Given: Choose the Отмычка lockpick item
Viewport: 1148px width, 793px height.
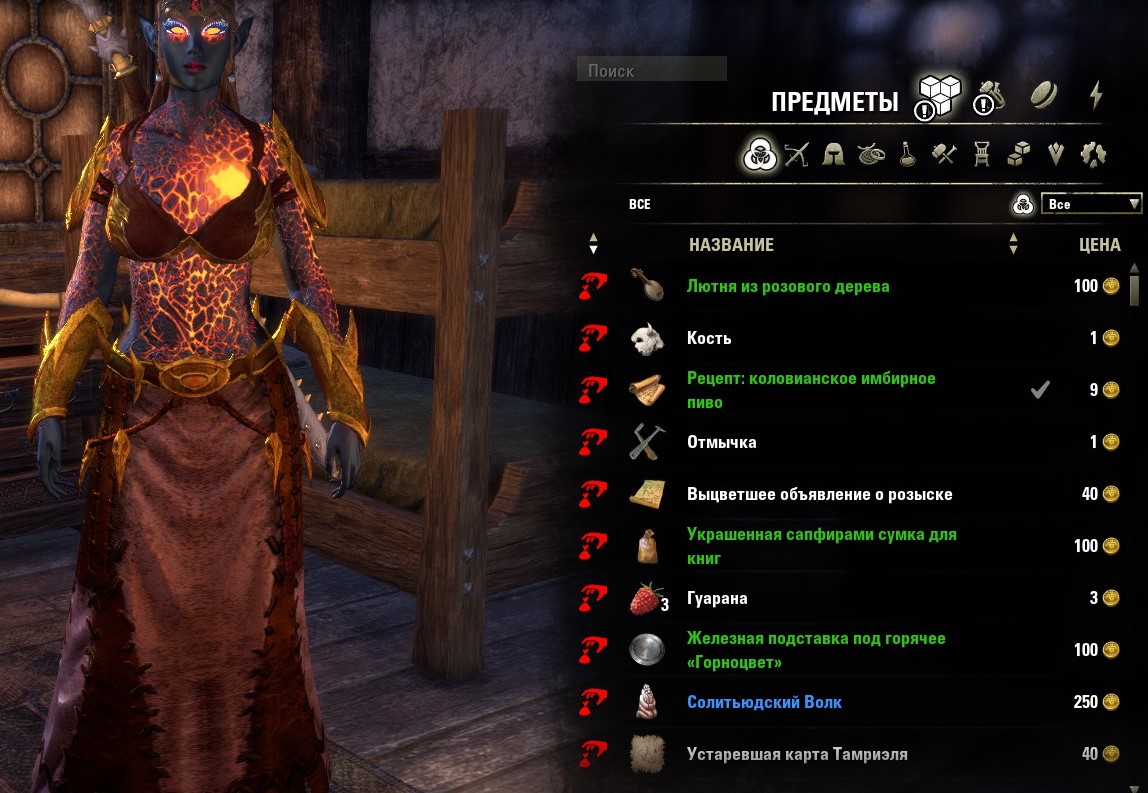Looking at the screenshot, I should click(722, 442).
